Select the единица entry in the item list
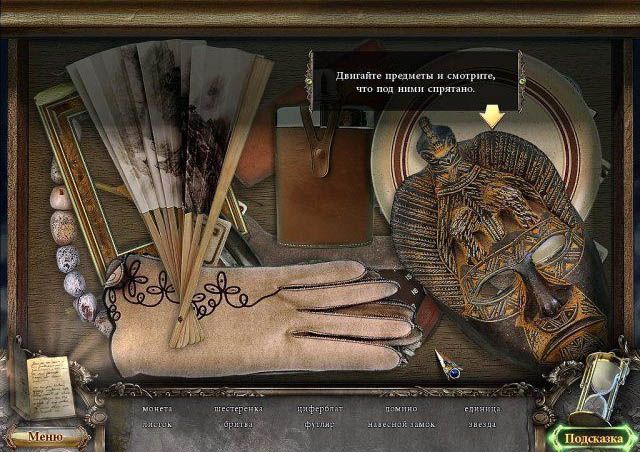The height and width of the screenshot is (452, 640). (481, 409)
